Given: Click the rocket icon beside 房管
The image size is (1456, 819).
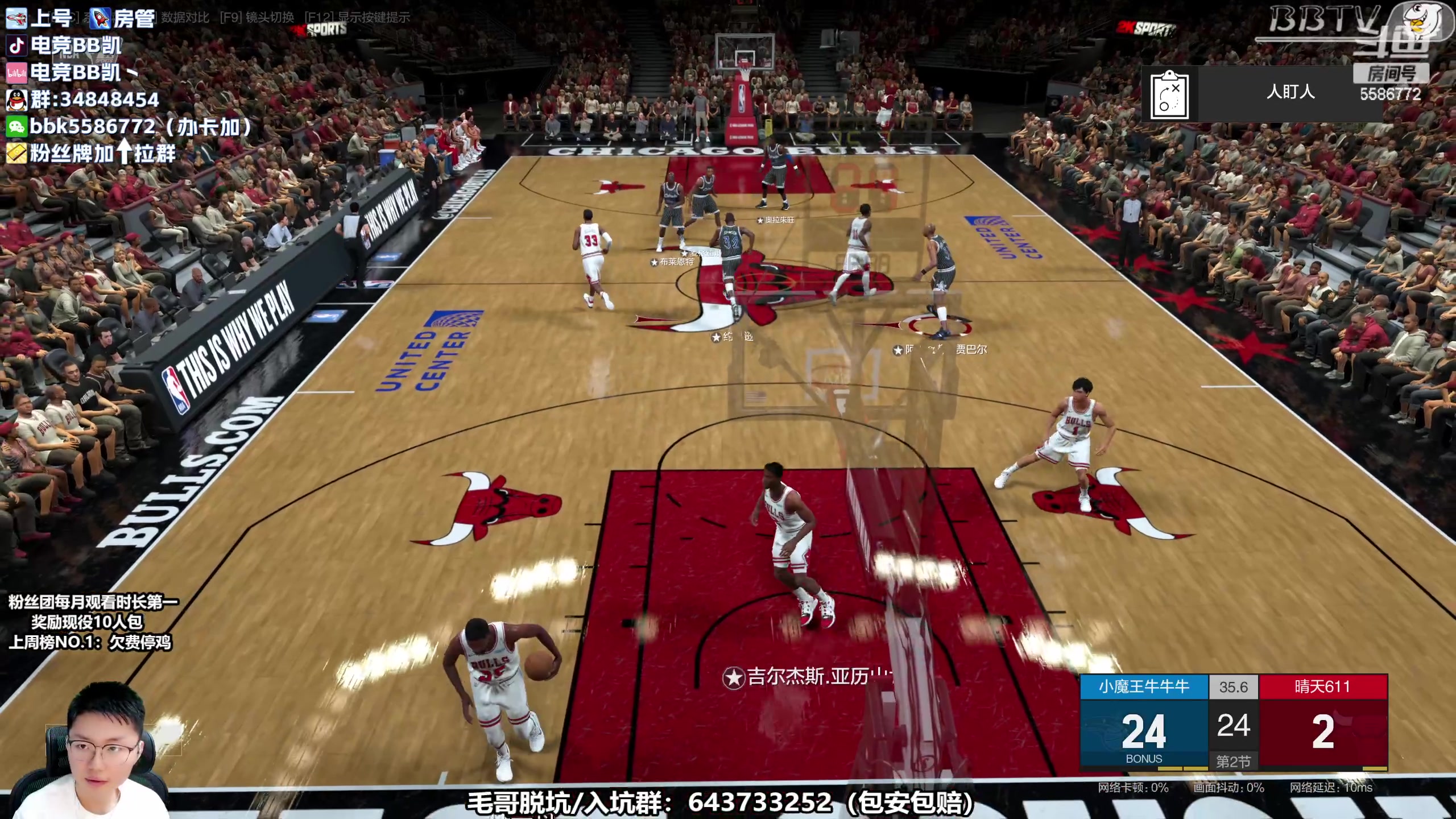Looking at the screenshot, I should click(100, 18).
